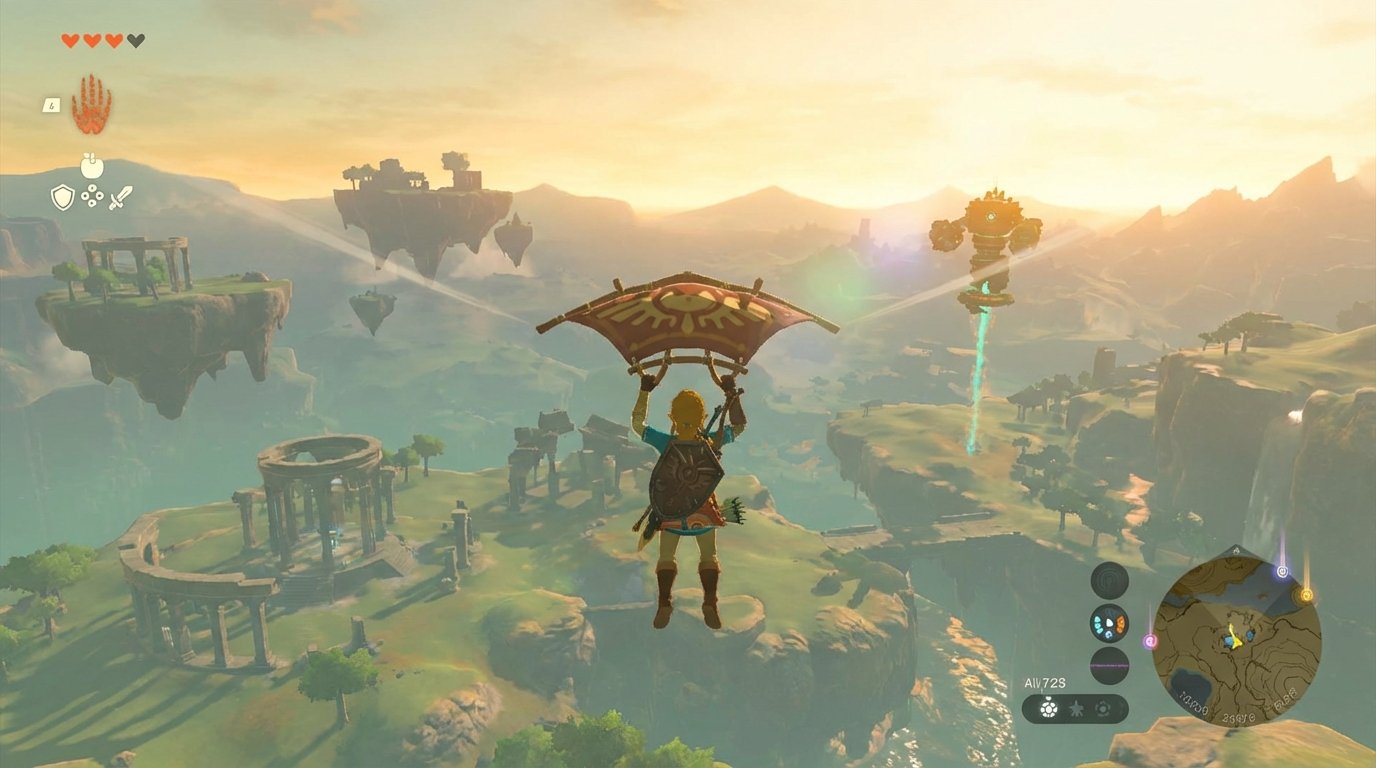Select the rupee currency icon
Image resolution: width=1376 pixels, height=768 pixels.
92,194
